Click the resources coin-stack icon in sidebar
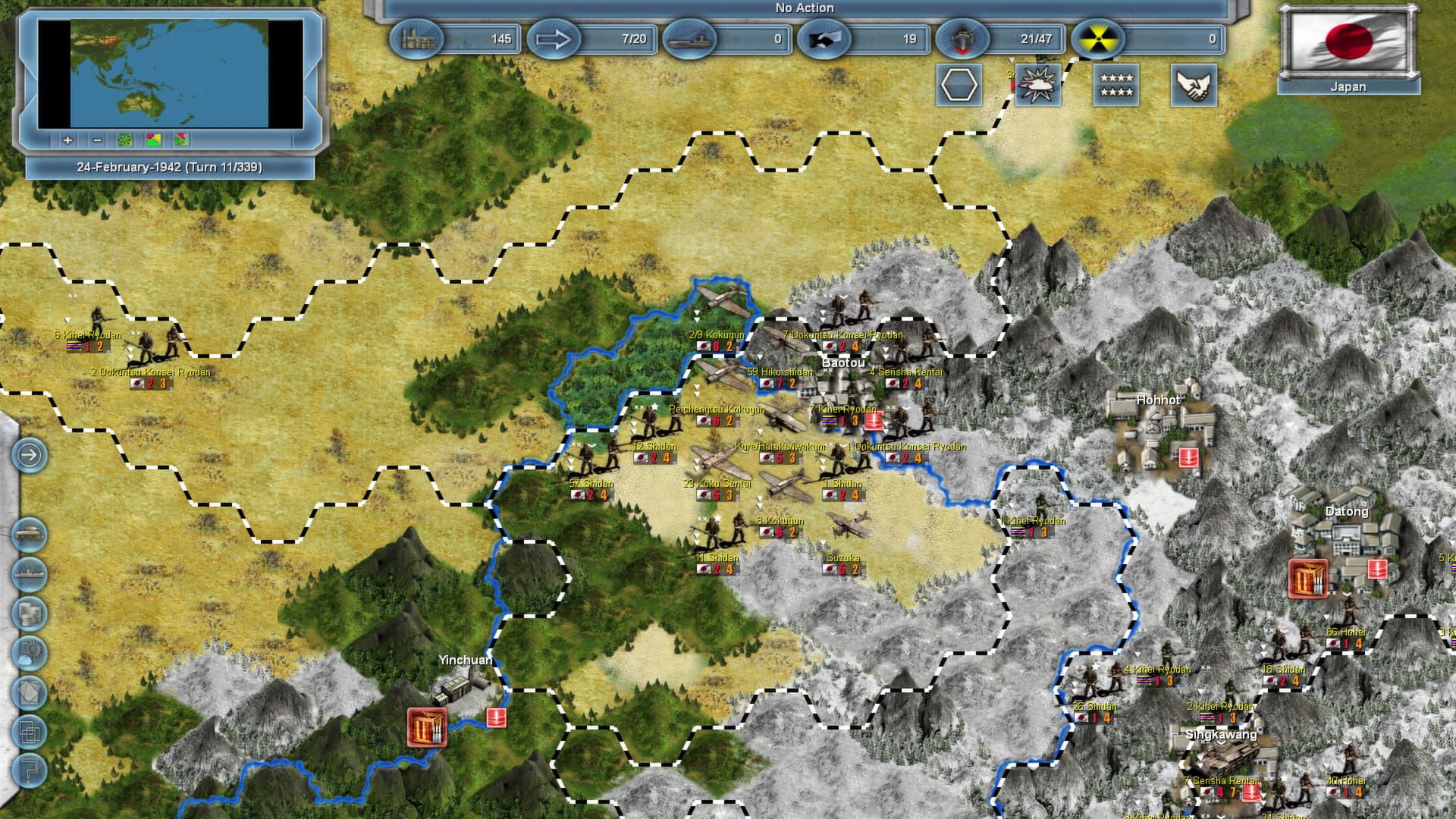This screenshot has height=819, width=1456. tap(30, 613)
